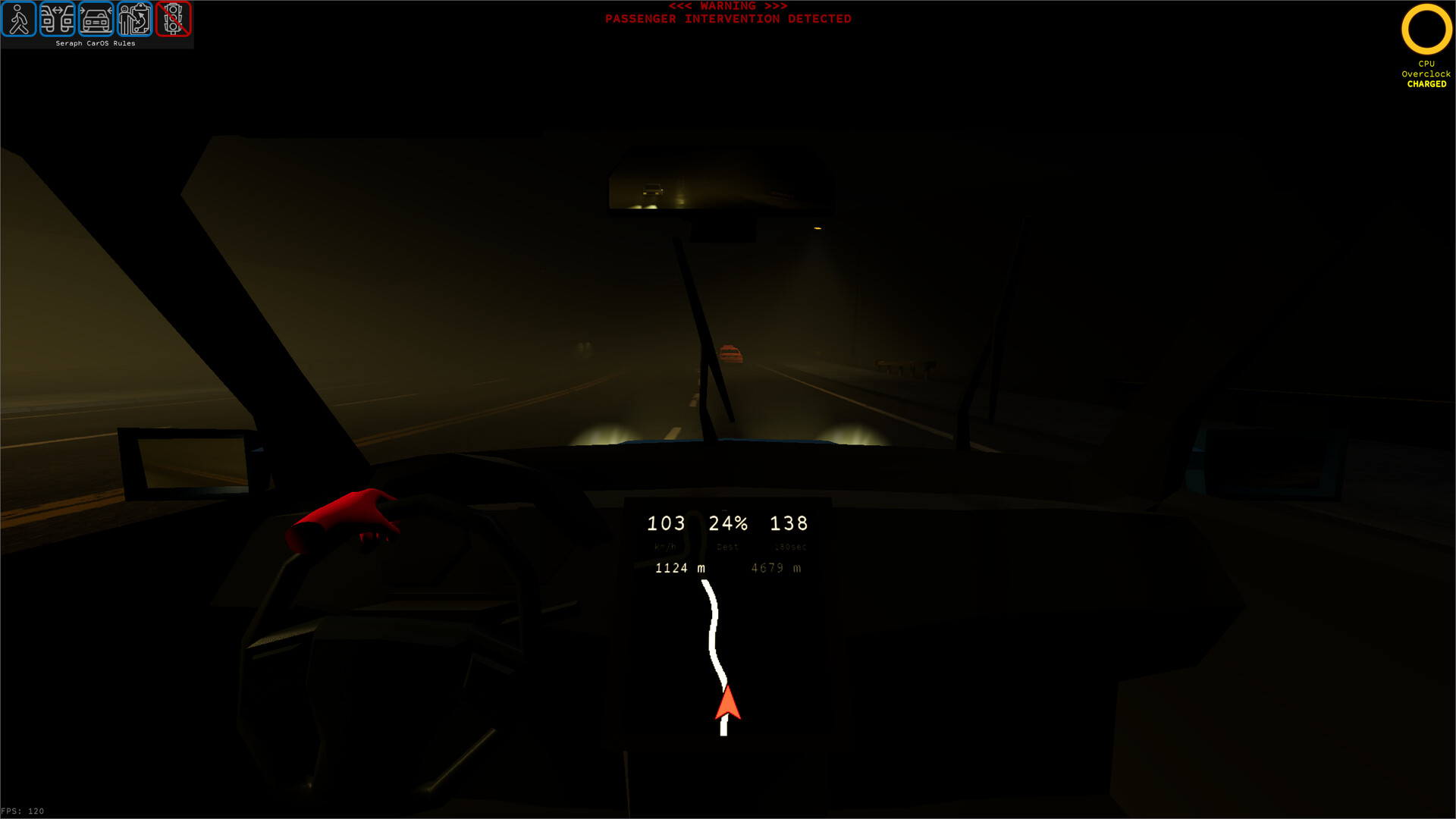1456x819 pixels.
Task: Click the PASSENGER INTERVENTION DETECTED warning banner
Action: coord(728,18)
